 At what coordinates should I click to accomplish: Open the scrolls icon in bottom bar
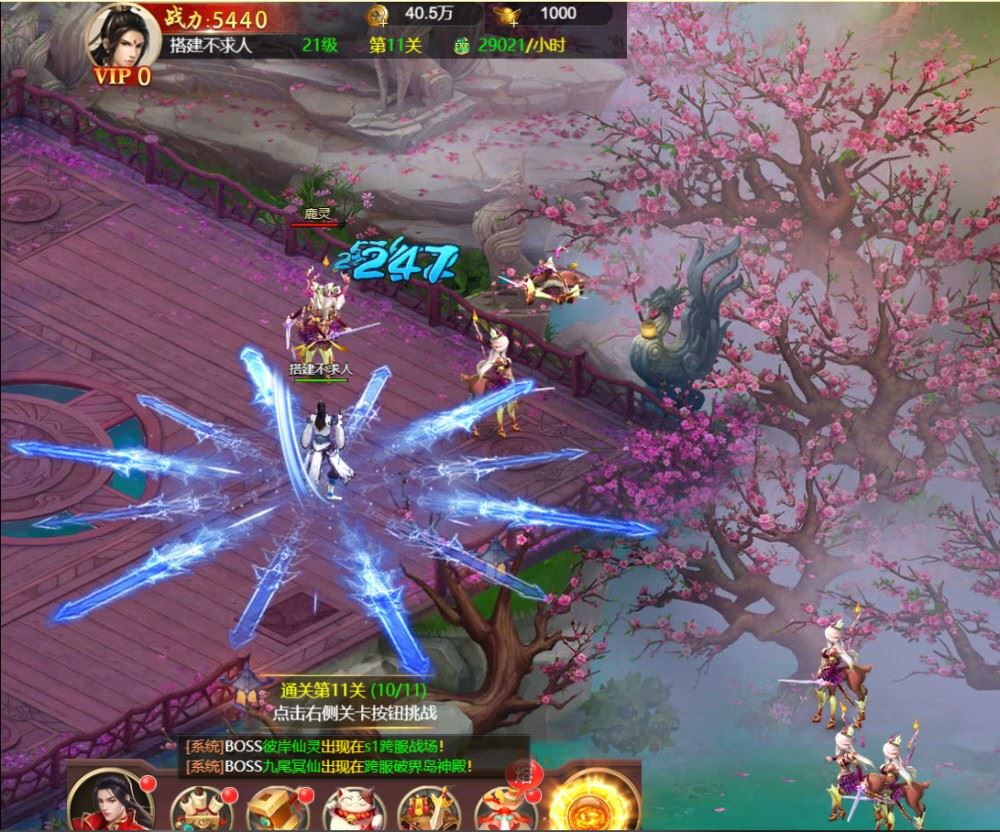[197, 807]
